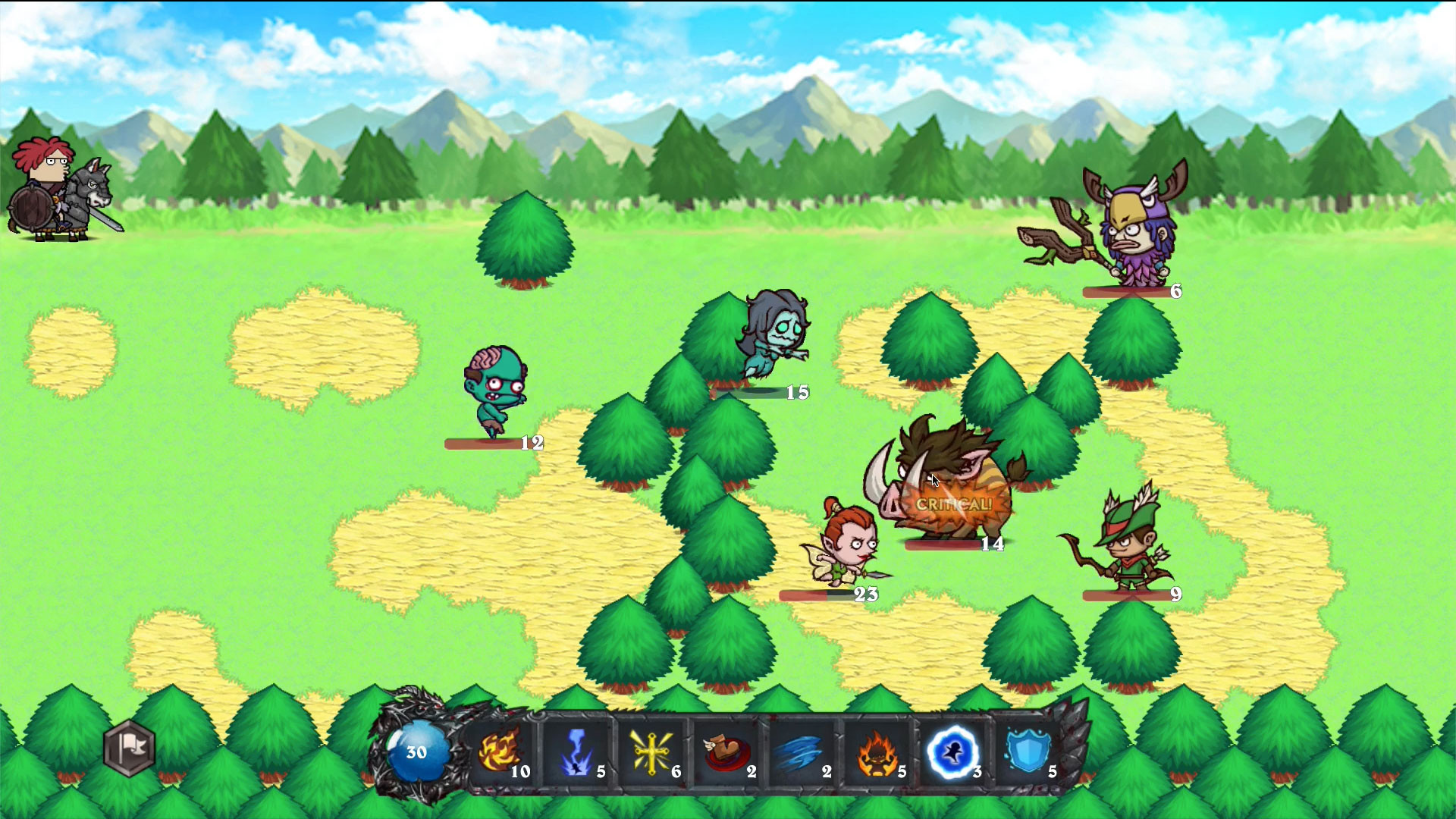
Task: Cast the blue Wind Slash spell
Action: [802, 751]
